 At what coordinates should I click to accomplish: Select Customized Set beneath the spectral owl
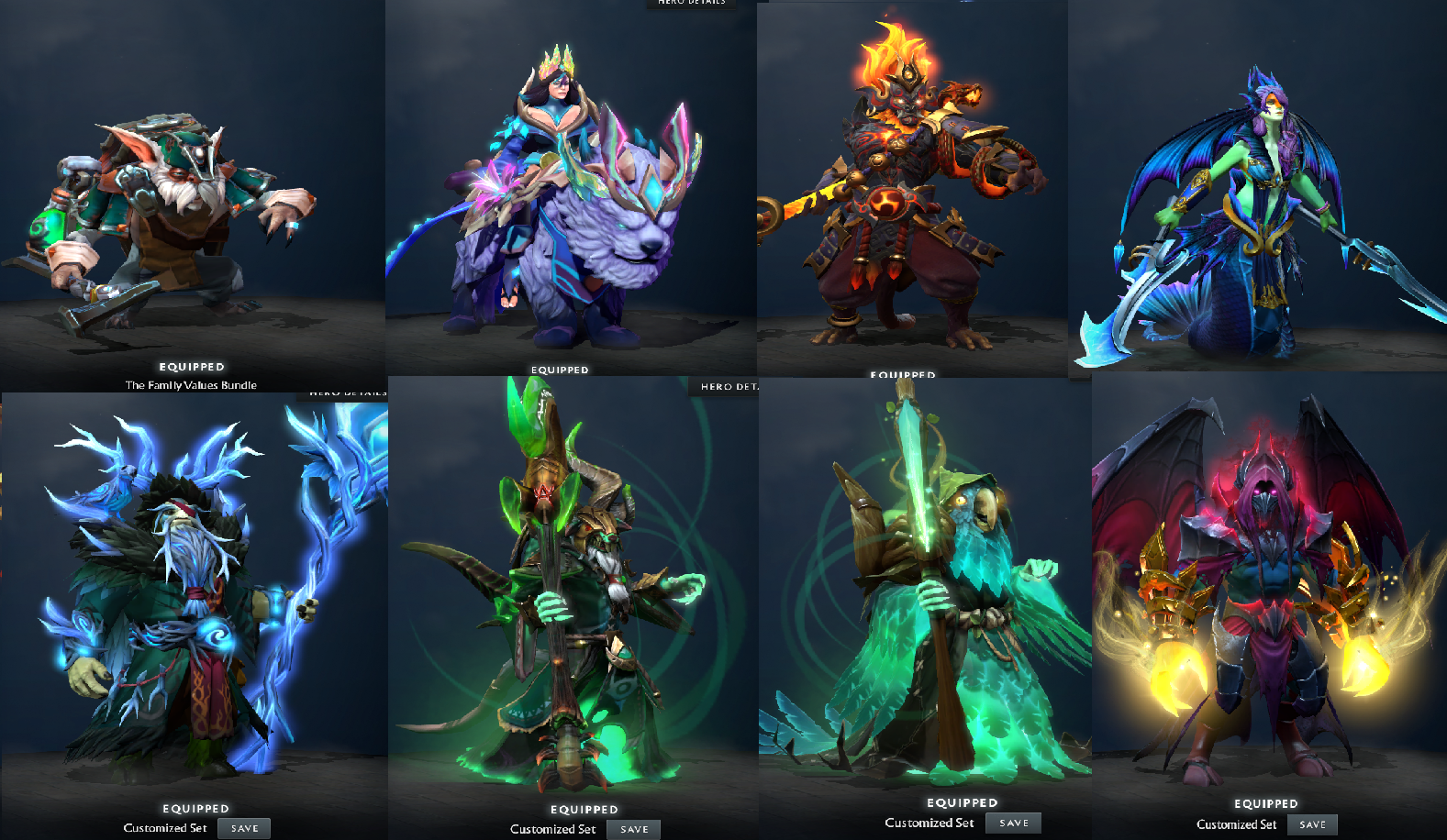coord(929,823)
